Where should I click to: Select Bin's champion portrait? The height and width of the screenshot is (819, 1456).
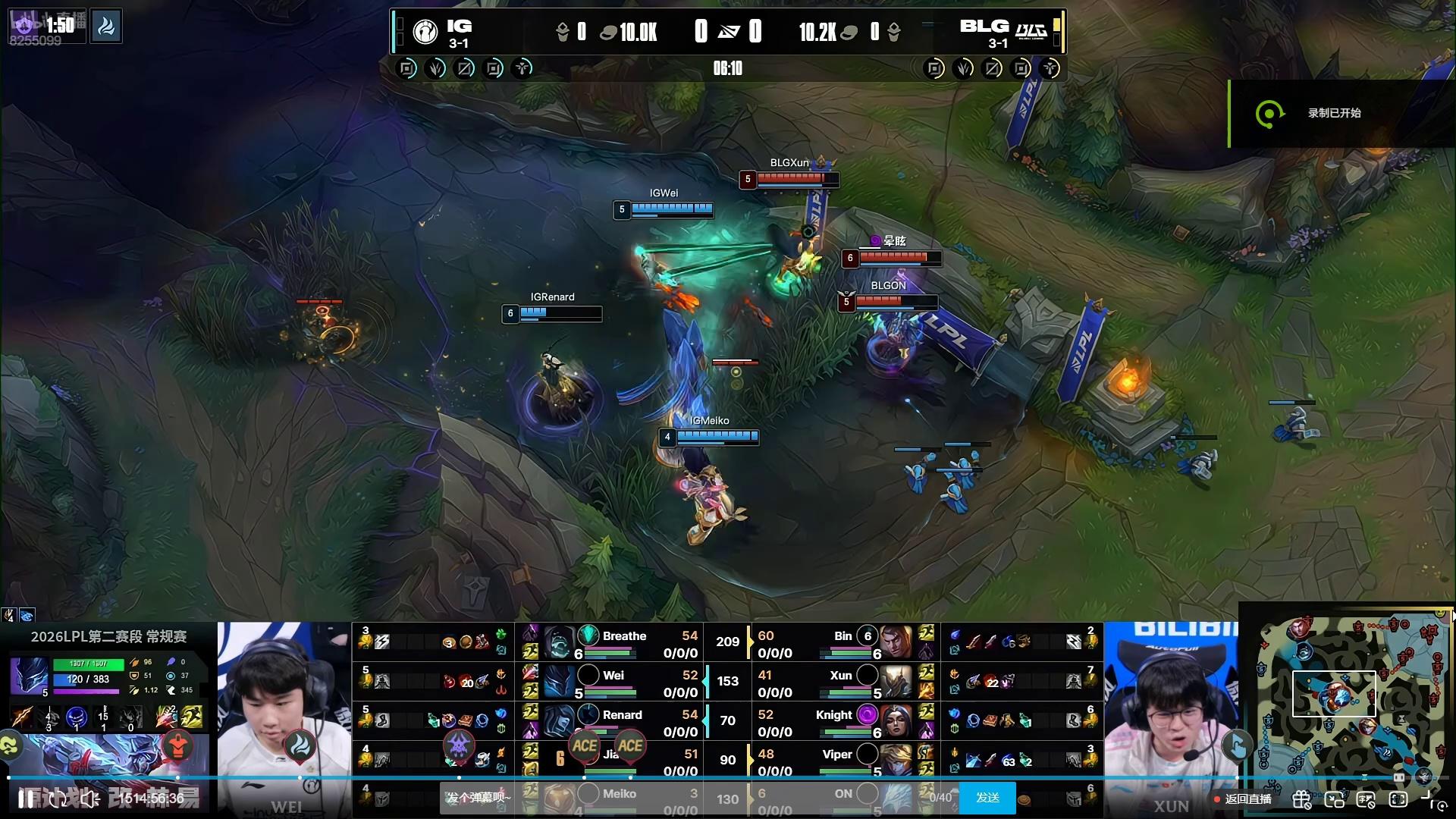[x=896, y=643]
